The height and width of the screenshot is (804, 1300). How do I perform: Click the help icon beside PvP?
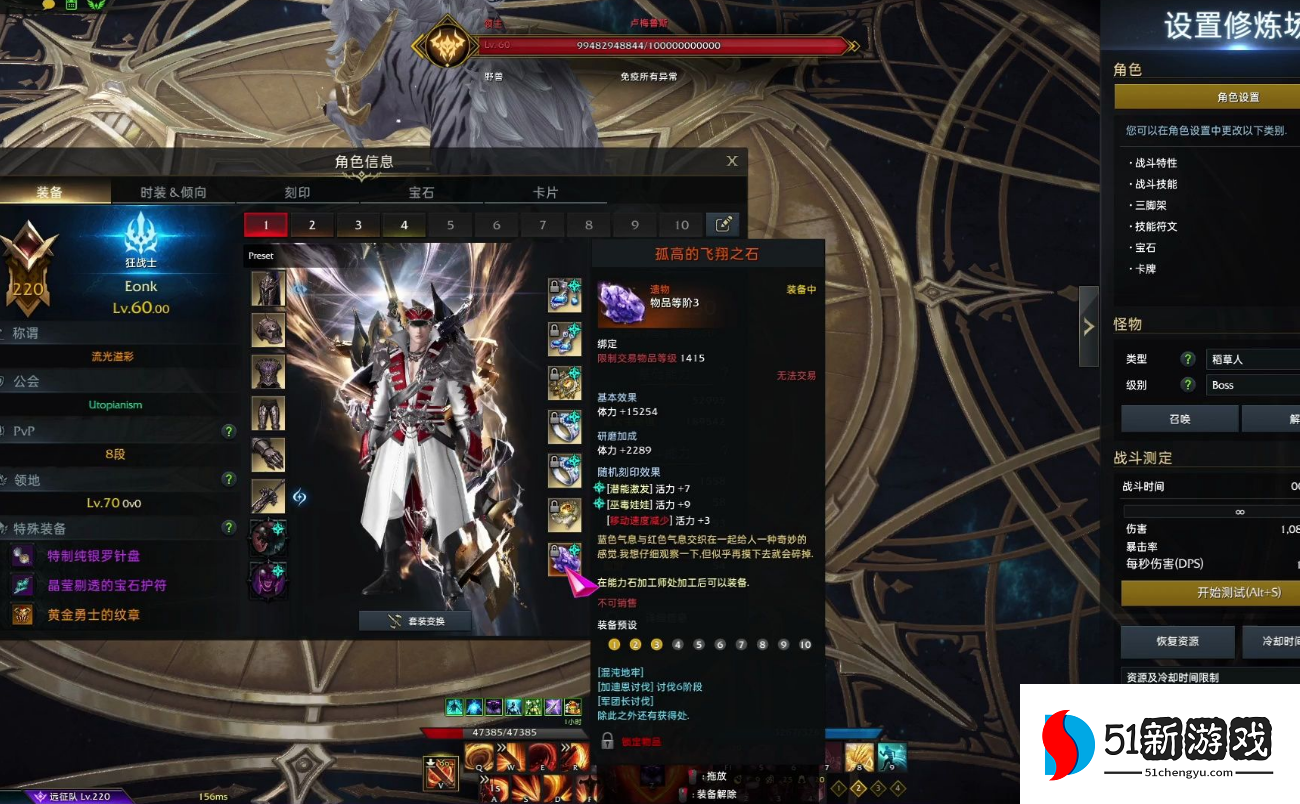[229, 431]
